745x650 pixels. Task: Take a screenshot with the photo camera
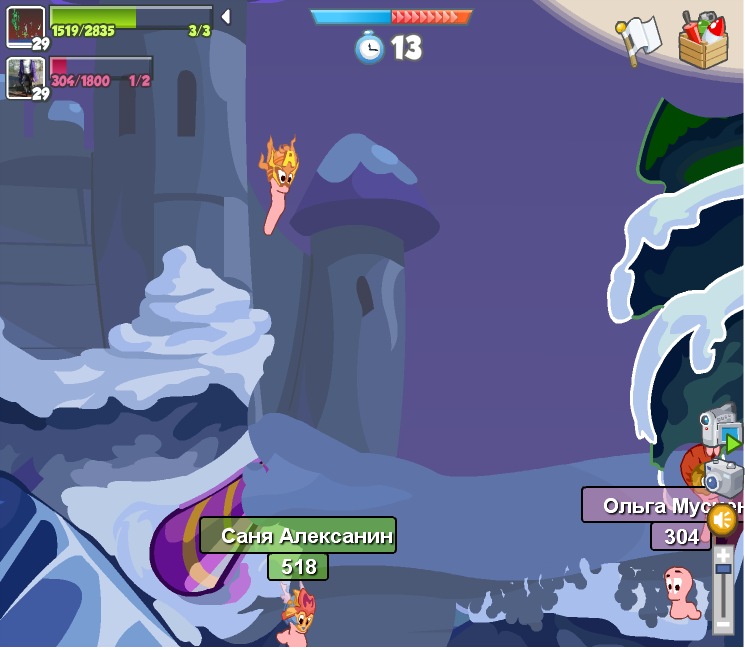723,477
